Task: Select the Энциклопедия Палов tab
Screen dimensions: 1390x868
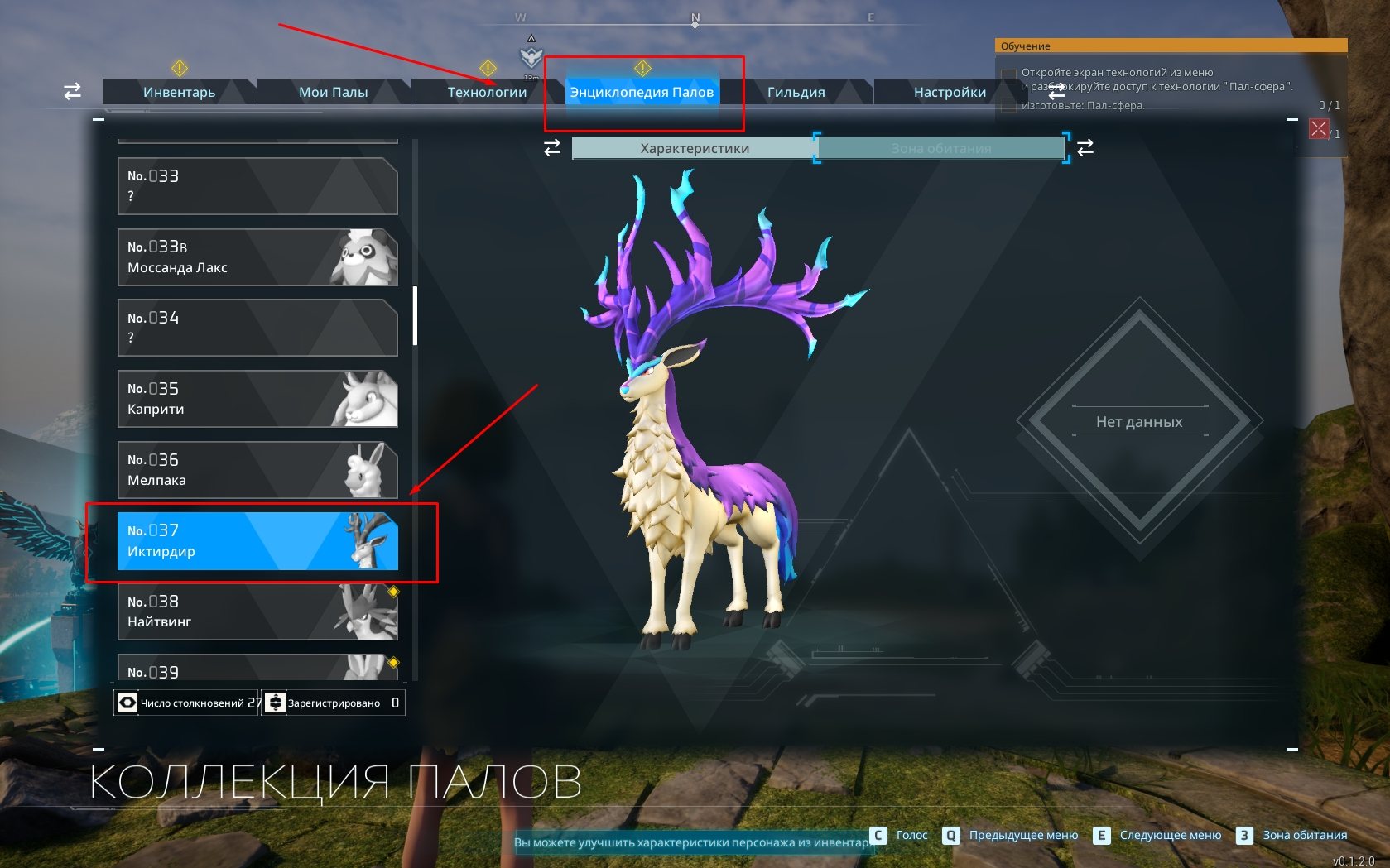Action: [x=642, y=92]
